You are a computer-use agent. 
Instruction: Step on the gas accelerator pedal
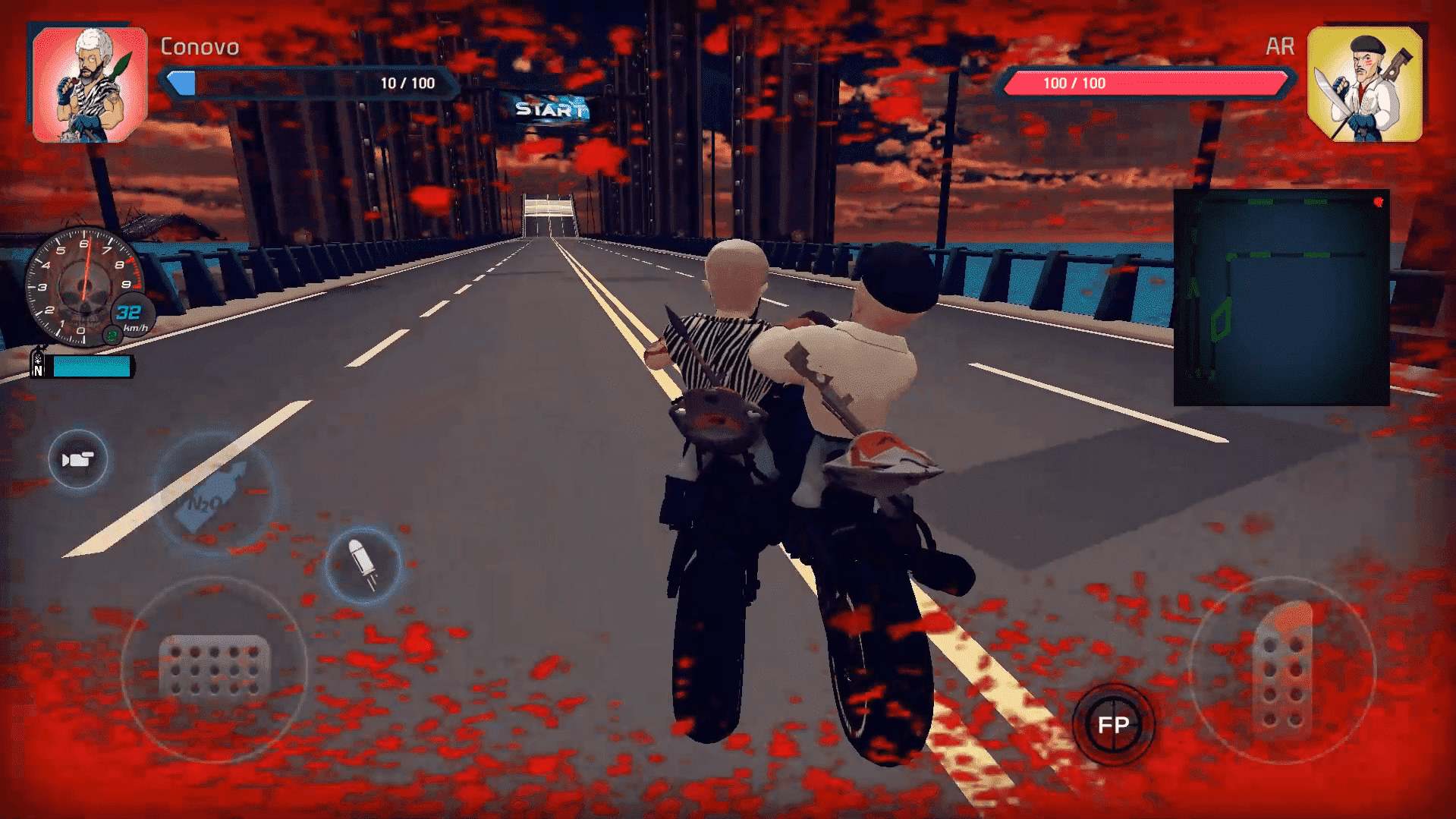1283,668
